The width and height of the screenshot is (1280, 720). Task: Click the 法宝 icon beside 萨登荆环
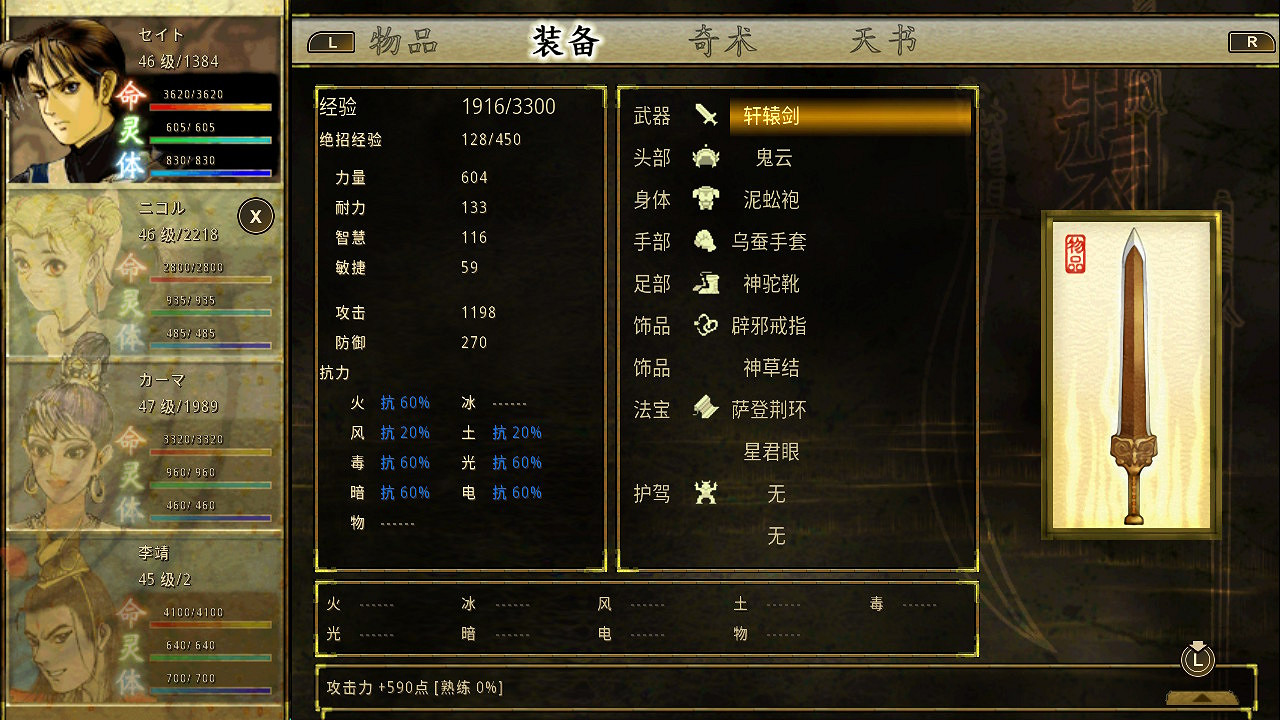[707, 409]
